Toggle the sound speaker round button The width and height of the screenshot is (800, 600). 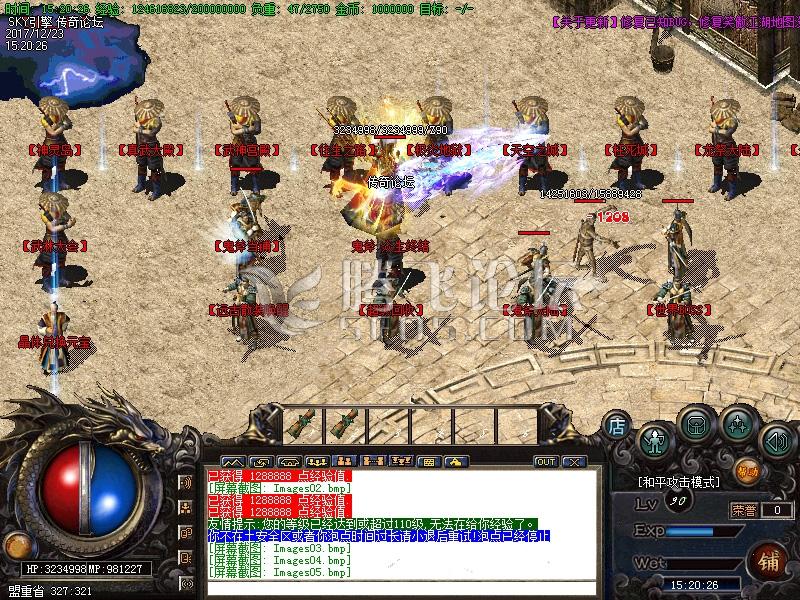pos(776,438)
